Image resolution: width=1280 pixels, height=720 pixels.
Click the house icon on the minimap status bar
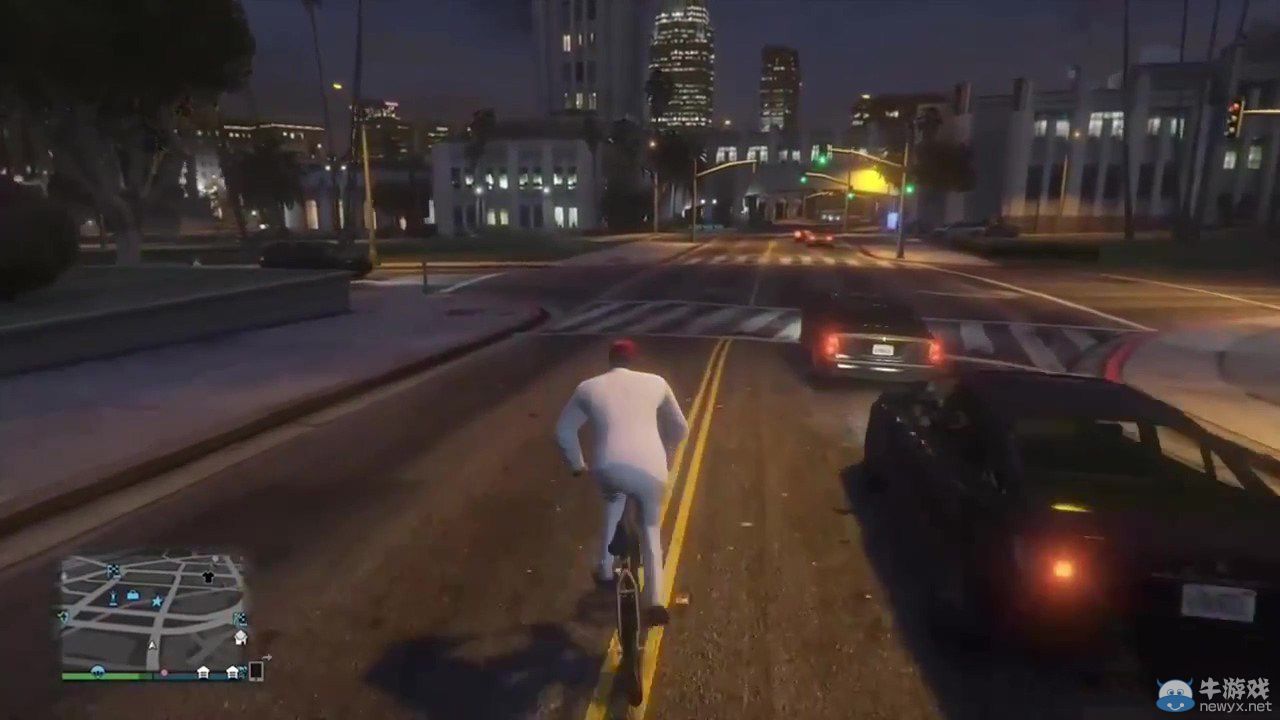(x=205, y=672)
